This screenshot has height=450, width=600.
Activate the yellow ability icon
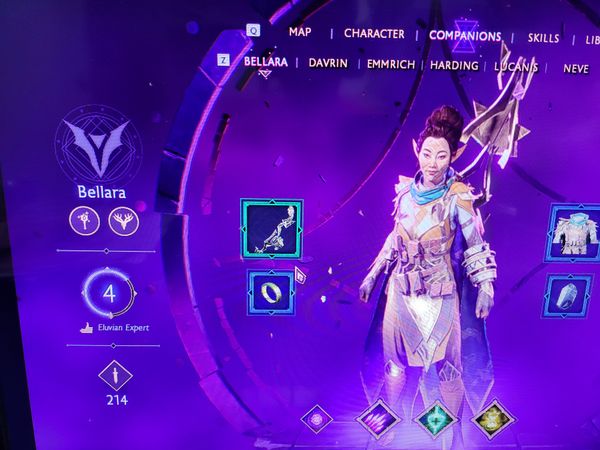pos(492,419)
